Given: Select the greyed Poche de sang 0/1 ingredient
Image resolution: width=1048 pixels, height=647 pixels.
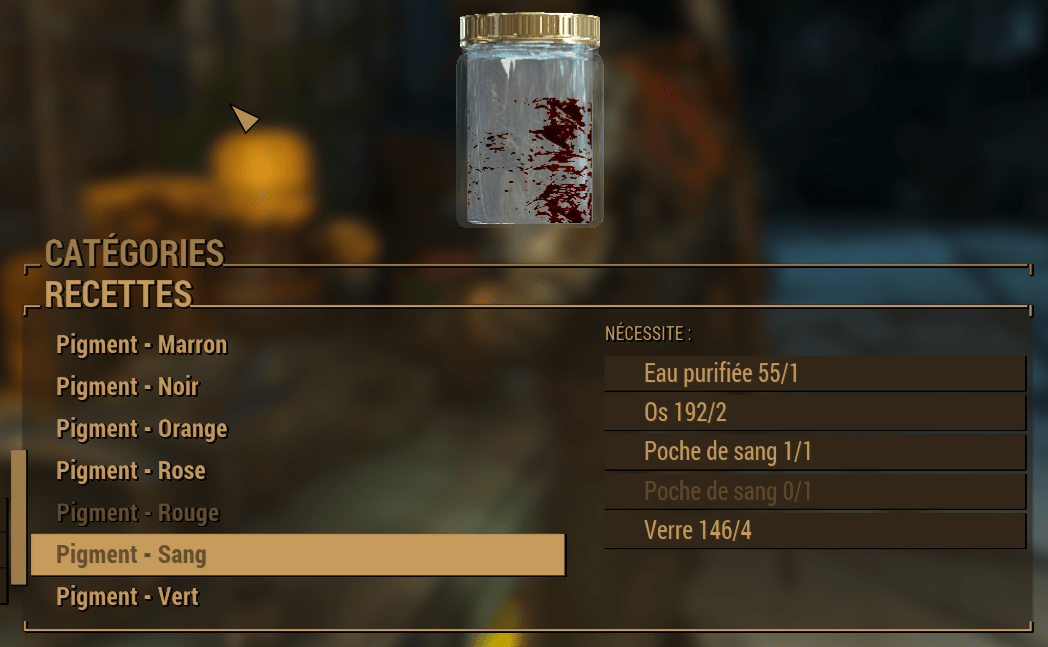Looking at the screenshot, I should click(x=815, y=491).
